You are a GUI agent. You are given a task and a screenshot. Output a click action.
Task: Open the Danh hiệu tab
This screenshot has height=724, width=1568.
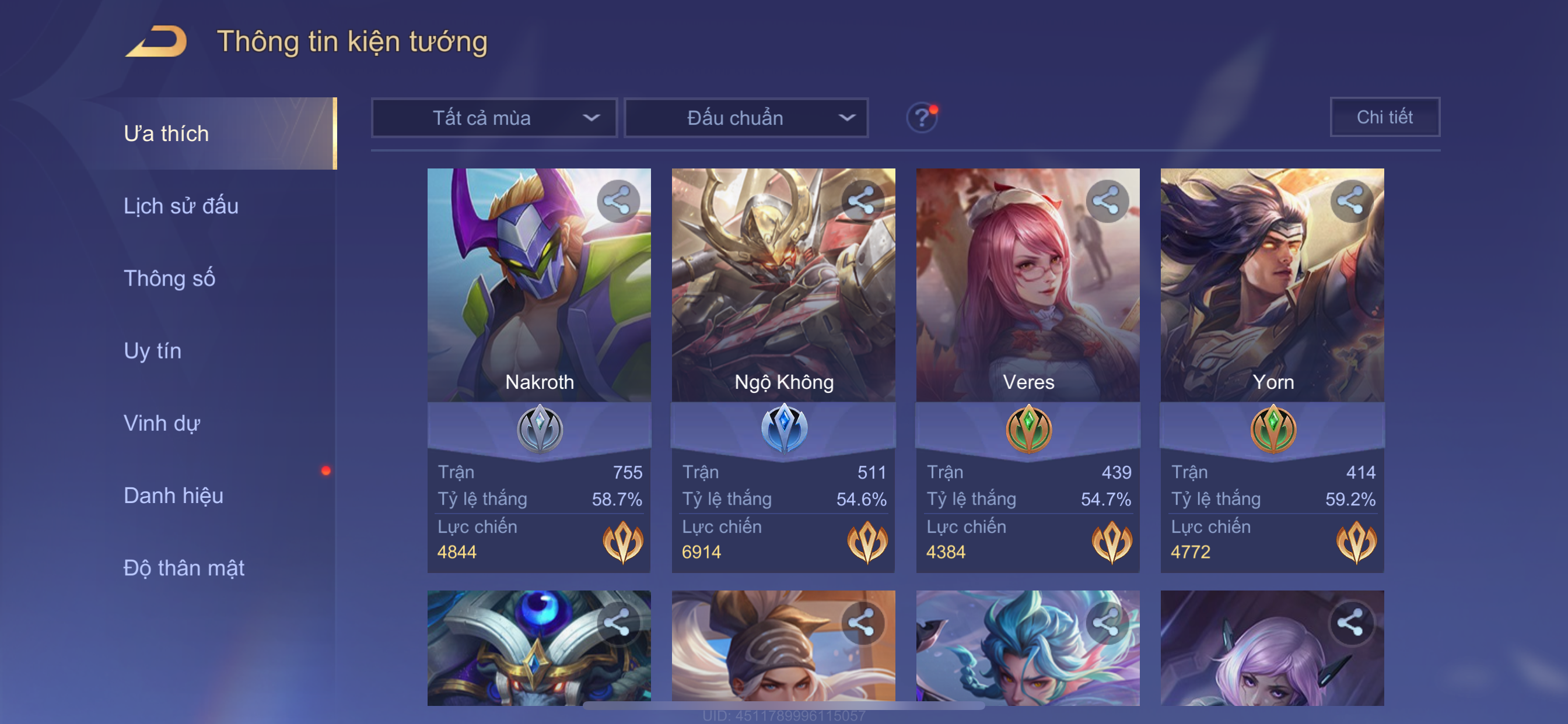point(173,495)
